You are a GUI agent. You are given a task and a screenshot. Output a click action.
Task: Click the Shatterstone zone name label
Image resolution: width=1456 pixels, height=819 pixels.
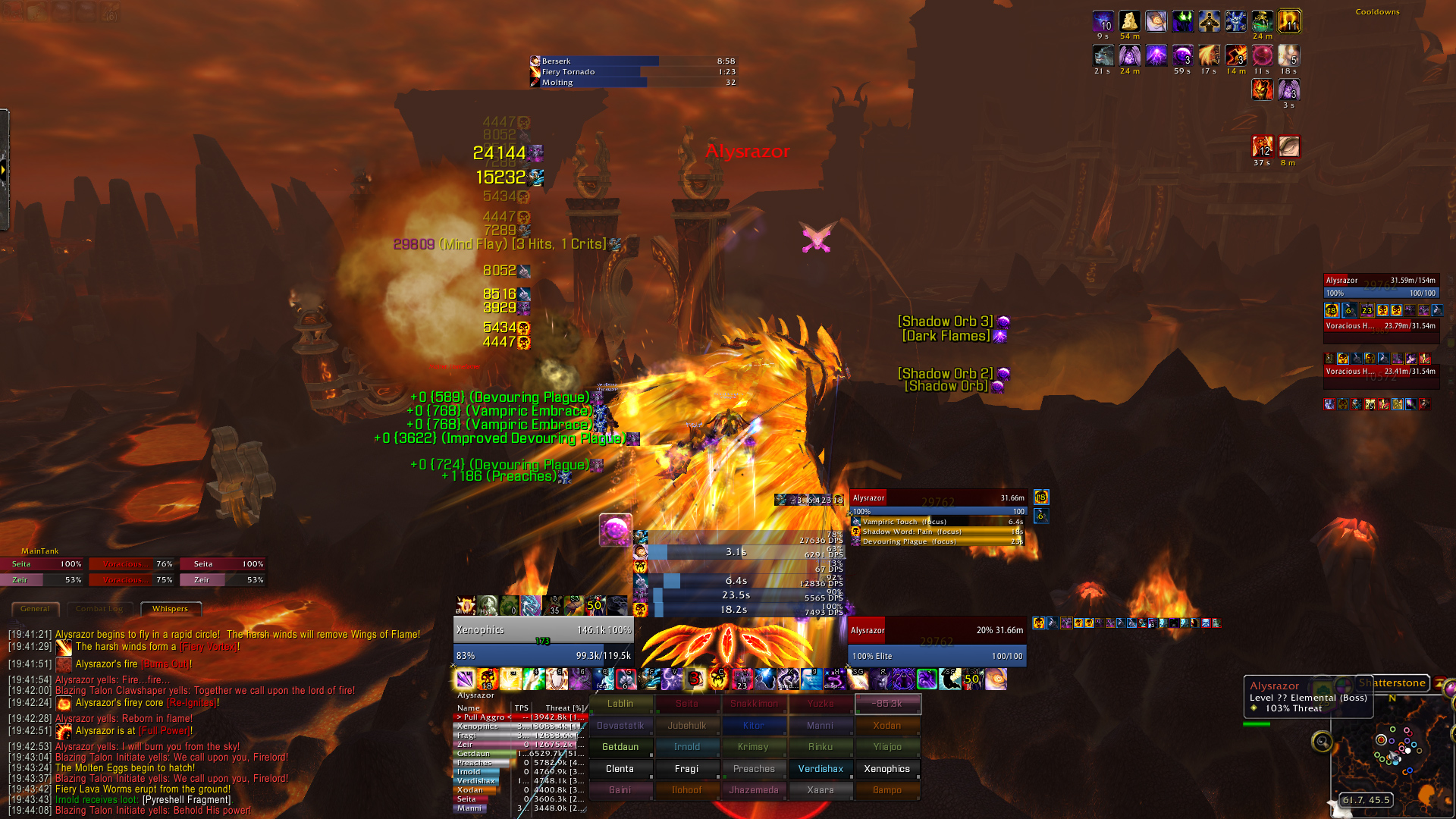[1392, 683]
